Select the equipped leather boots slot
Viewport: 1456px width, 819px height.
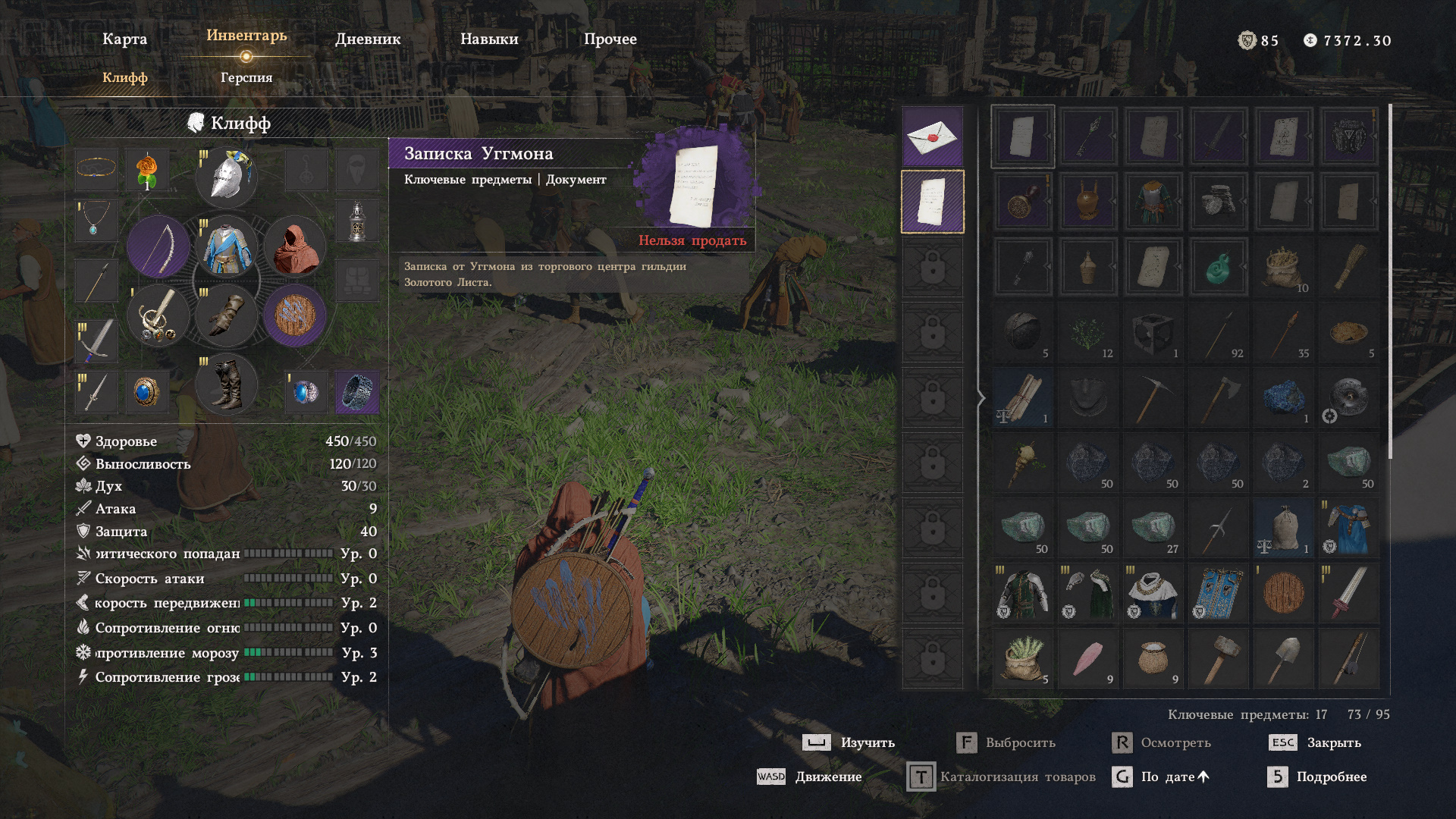[227, 384]
